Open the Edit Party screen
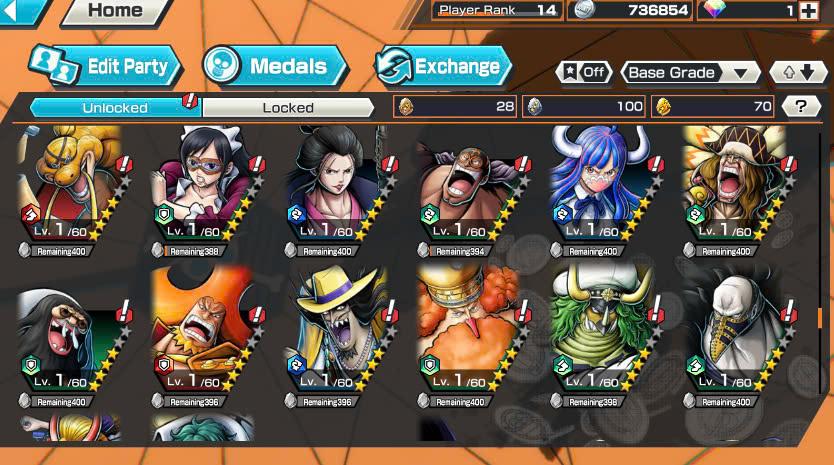This screenshot has width=834, height=465. (x=106, y=67)
